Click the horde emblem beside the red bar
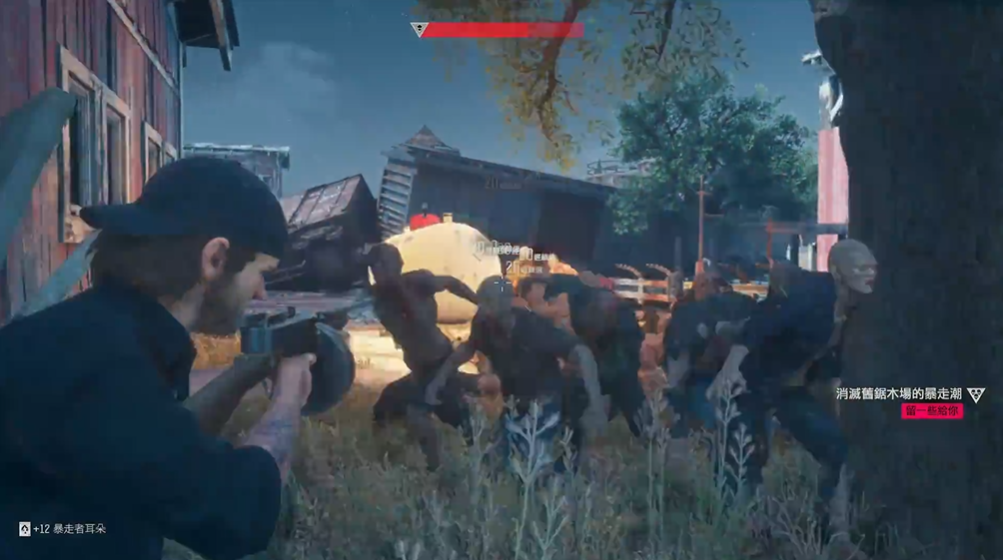Screen dimensions: 1003x560 point(419,30)
